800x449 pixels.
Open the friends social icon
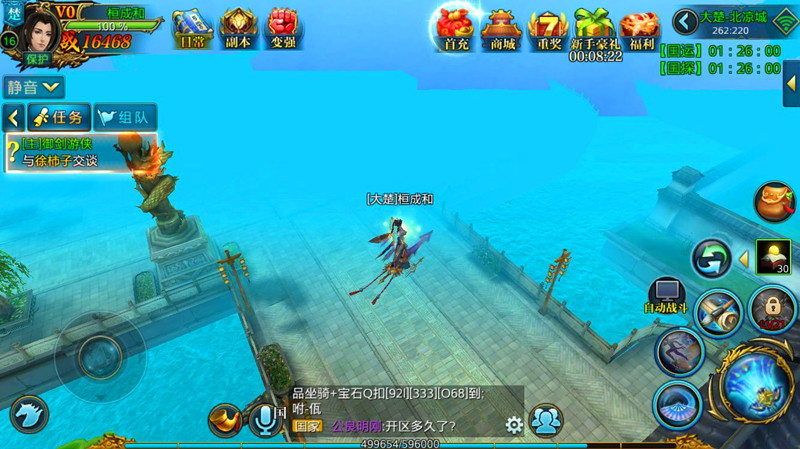[546, 421]
